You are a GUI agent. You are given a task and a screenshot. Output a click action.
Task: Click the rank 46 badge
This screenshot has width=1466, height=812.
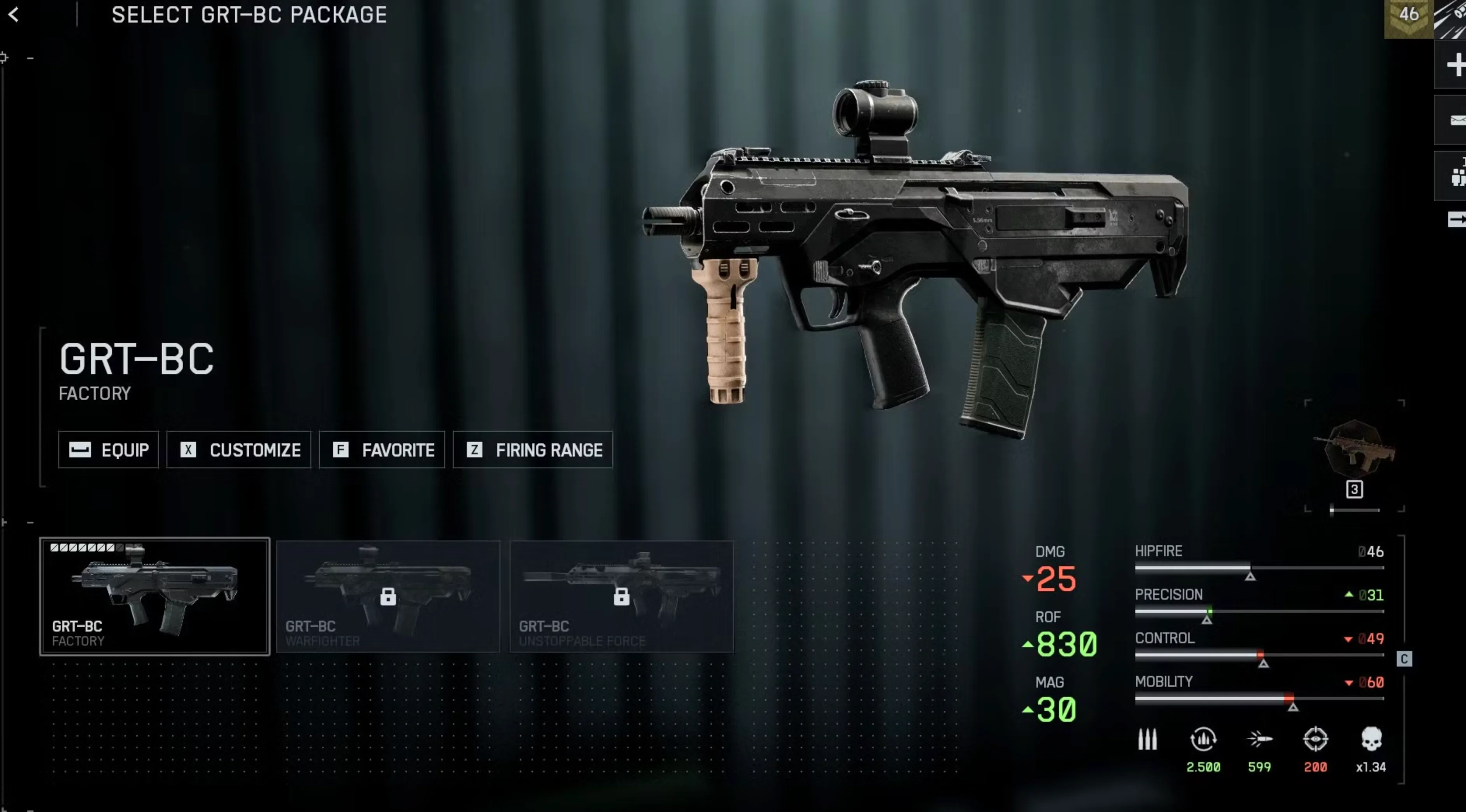tap(1408, 16)
